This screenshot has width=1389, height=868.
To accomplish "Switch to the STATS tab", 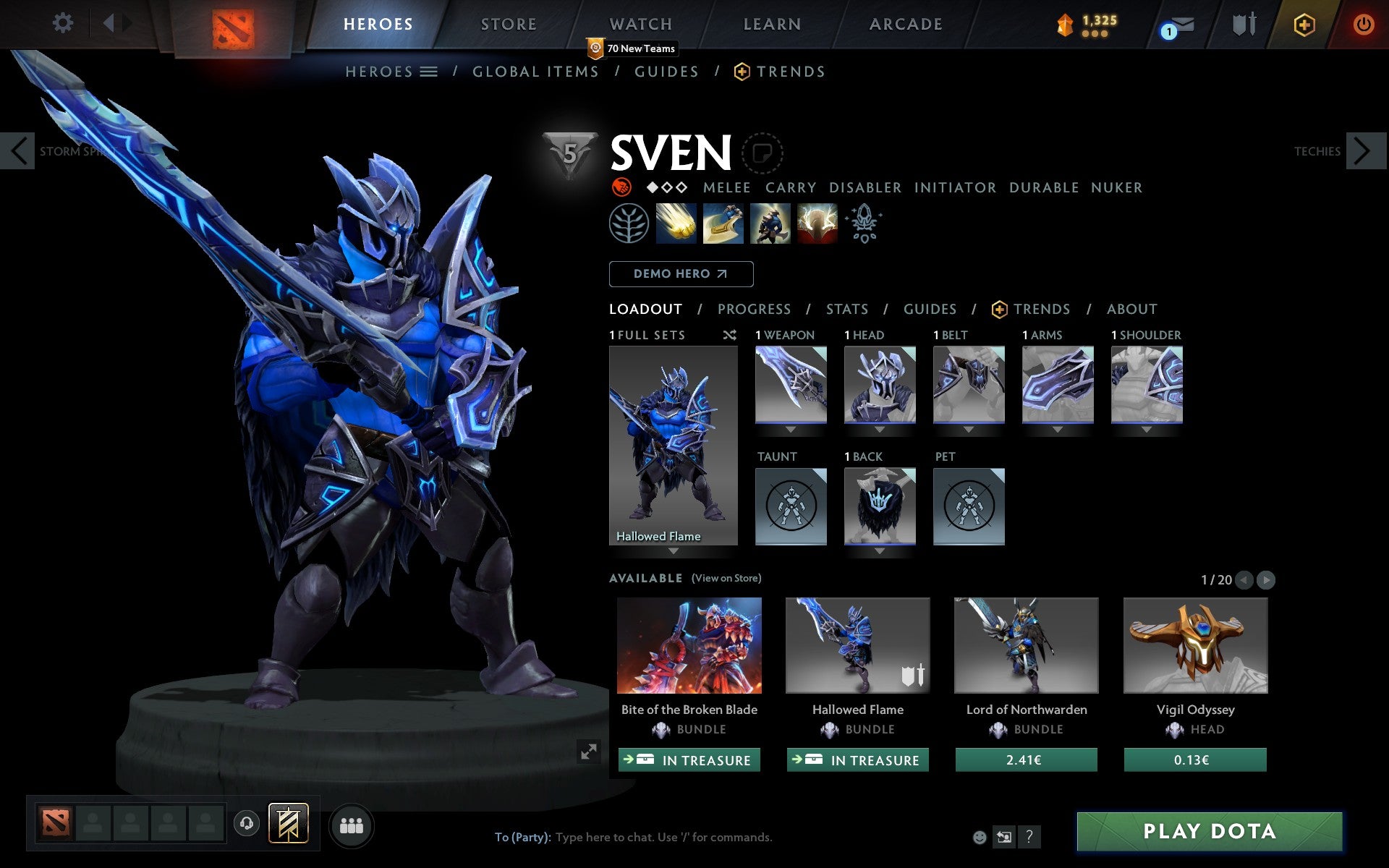I will (x=846, y=309).
